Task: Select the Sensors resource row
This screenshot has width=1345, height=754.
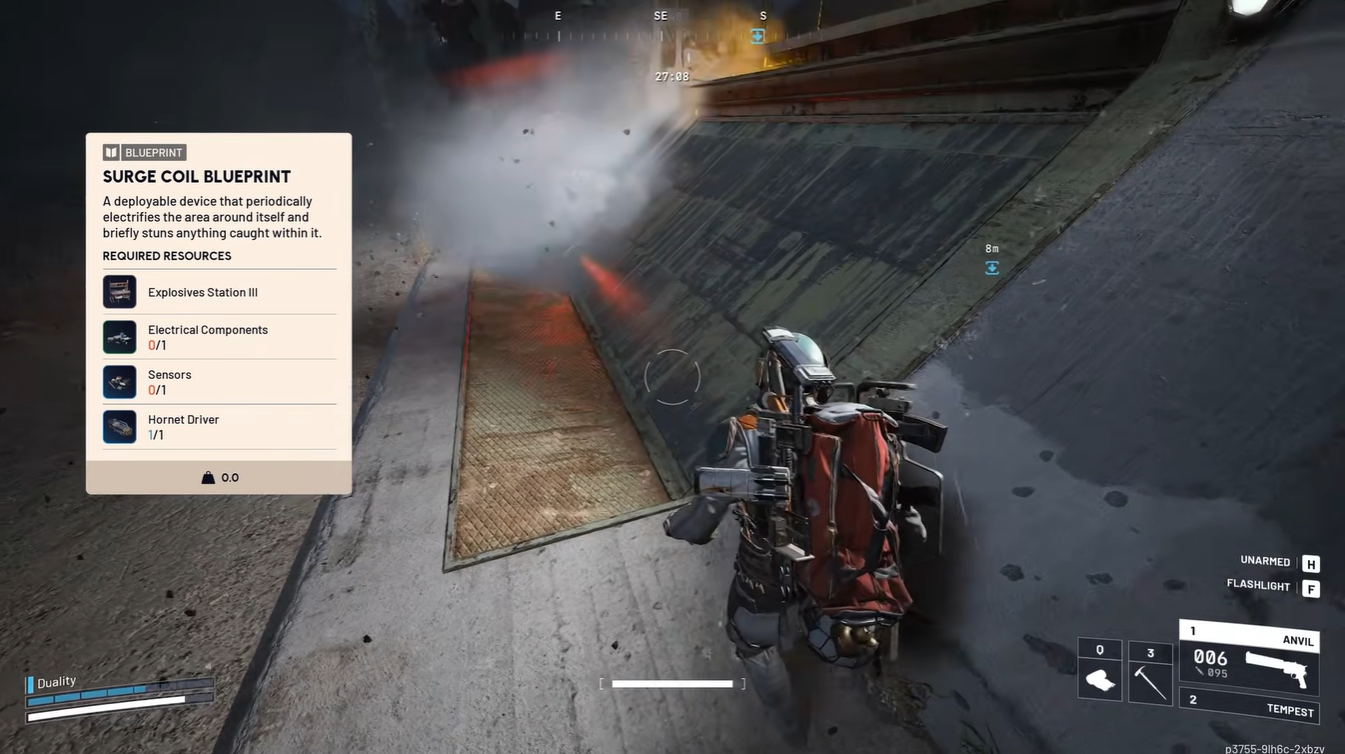Action: 219,382
